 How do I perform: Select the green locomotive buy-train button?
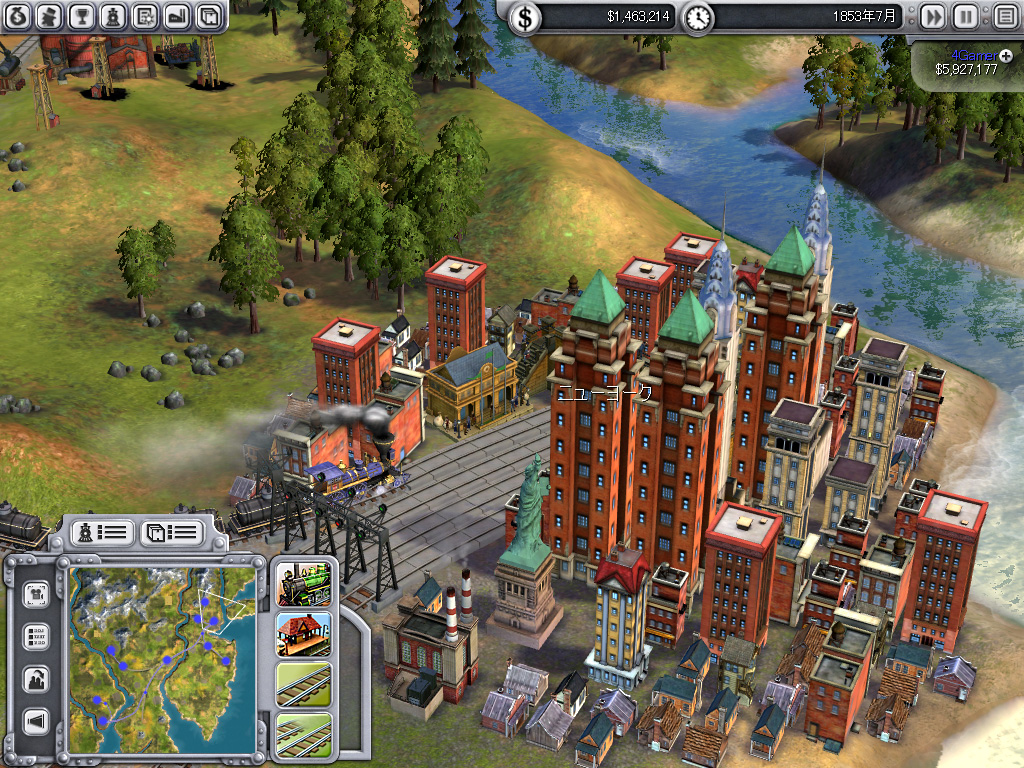[x=304, y=584]
